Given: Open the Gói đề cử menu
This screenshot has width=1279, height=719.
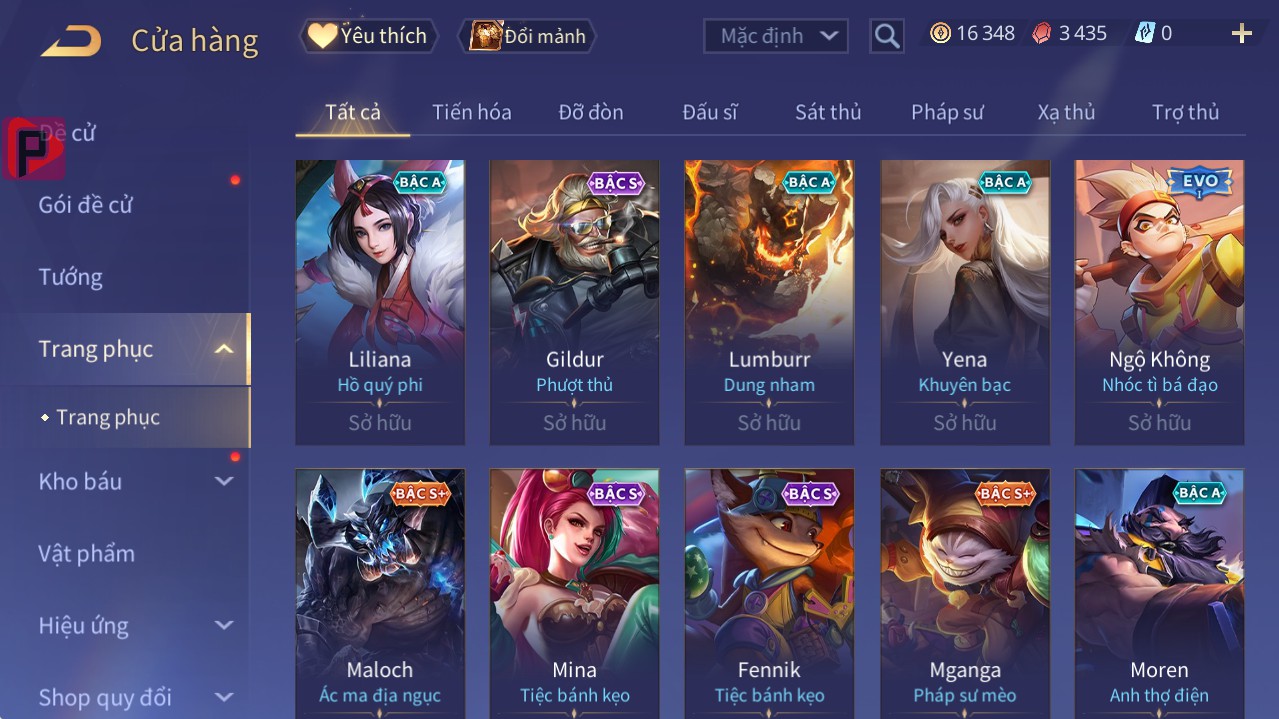Looking at the screenshot, I should coord(86,205).
